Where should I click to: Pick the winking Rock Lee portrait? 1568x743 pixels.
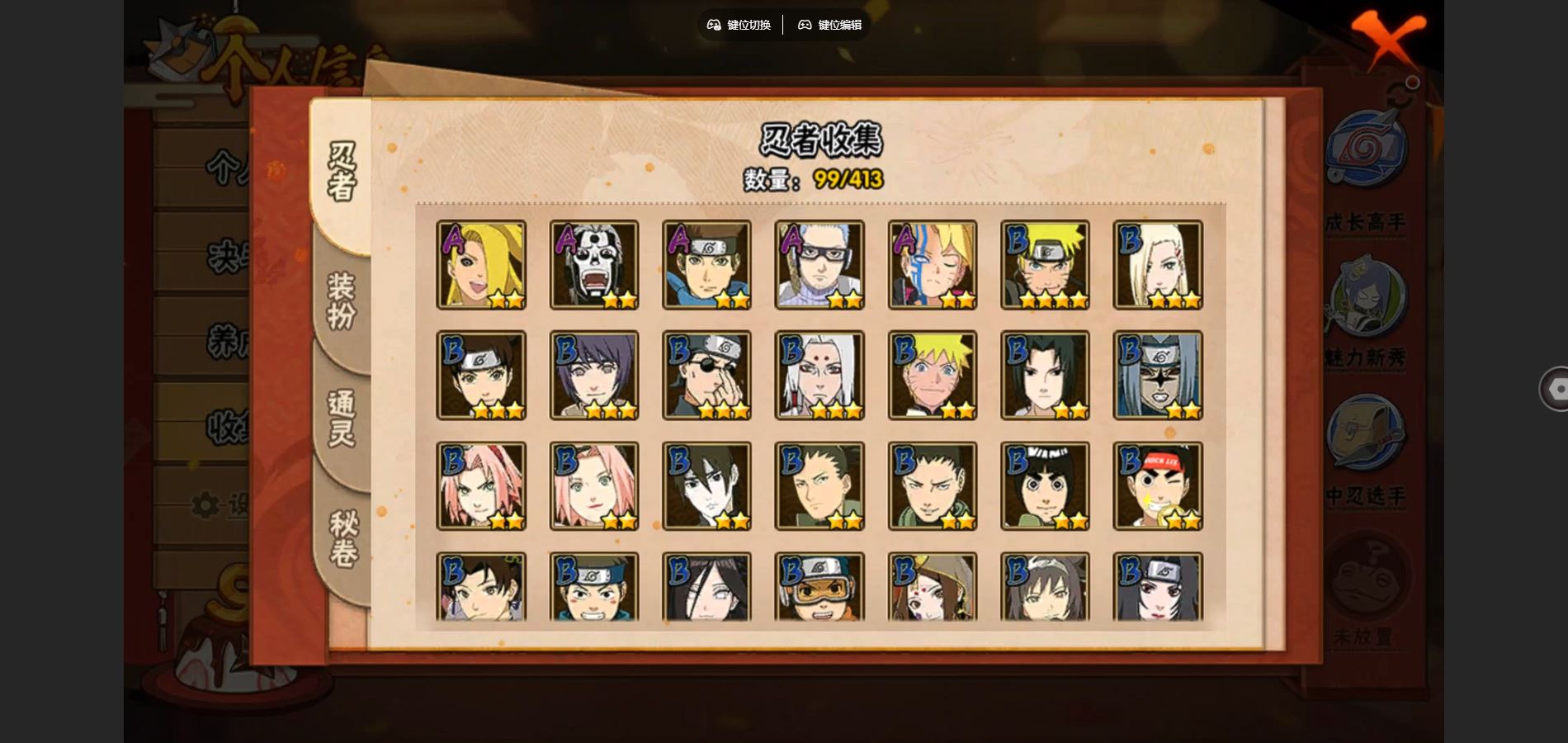(1158, 486)
